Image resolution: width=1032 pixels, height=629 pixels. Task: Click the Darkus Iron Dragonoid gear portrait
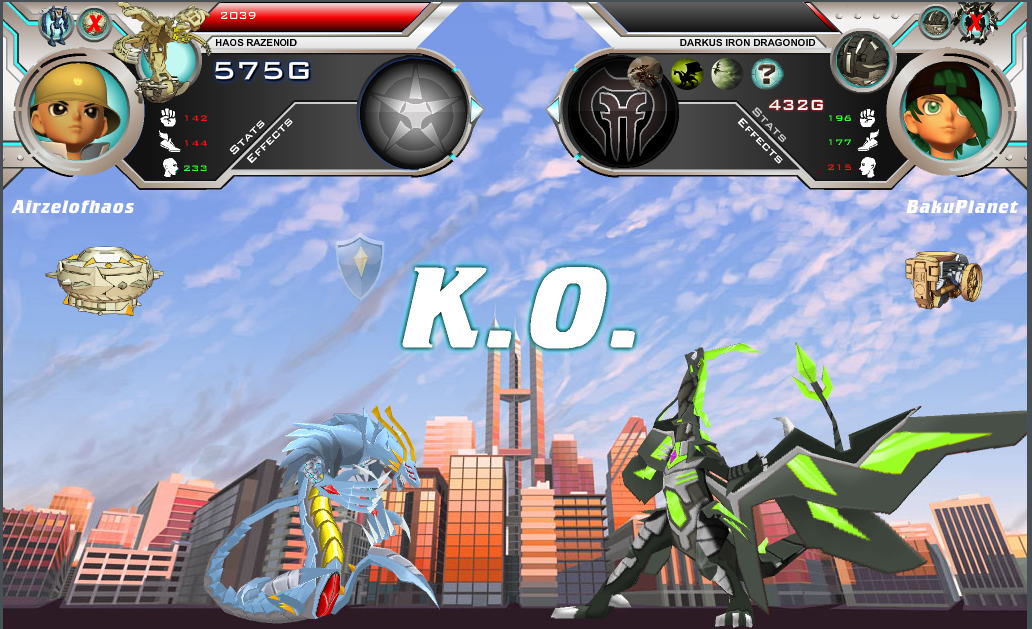pos(862,60)
